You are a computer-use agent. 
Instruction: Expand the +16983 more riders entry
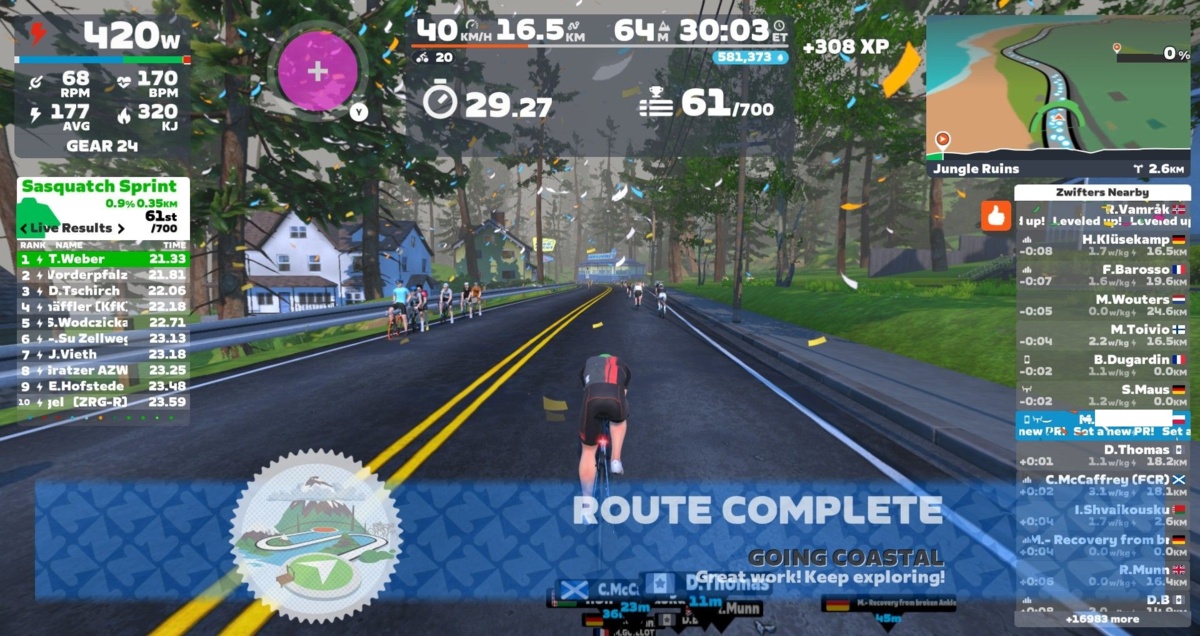coord(1102,619)
